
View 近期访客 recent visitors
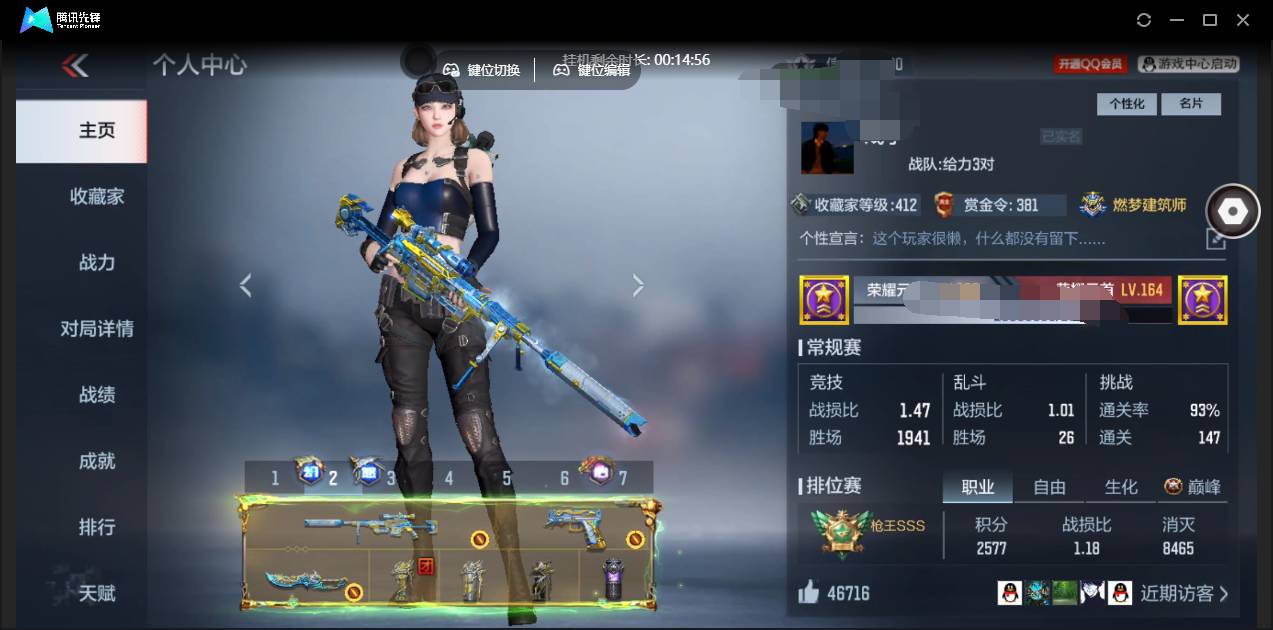[1184, 594]
